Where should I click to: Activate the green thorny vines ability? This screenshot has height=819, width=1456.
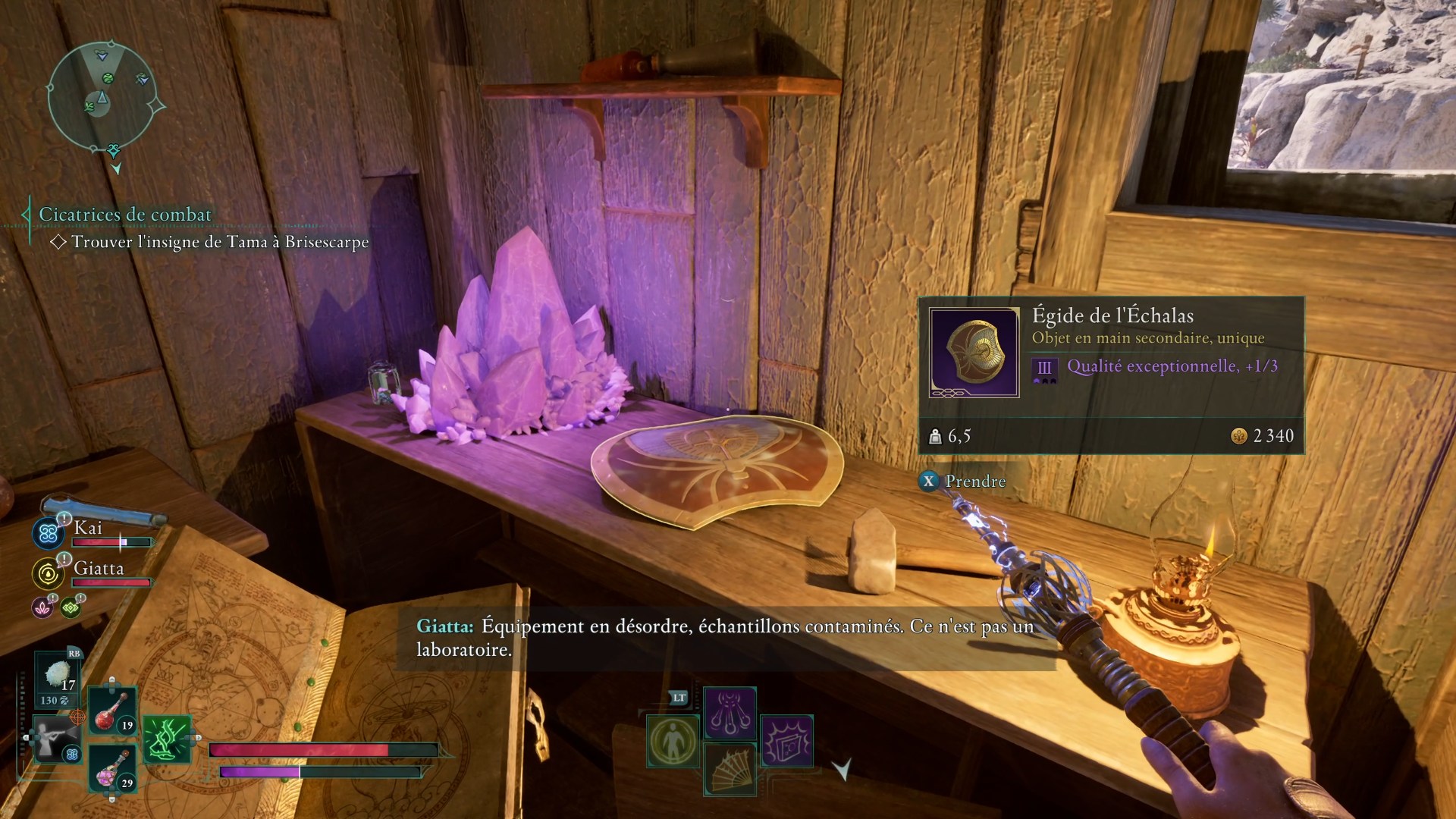tap(166, 739)
